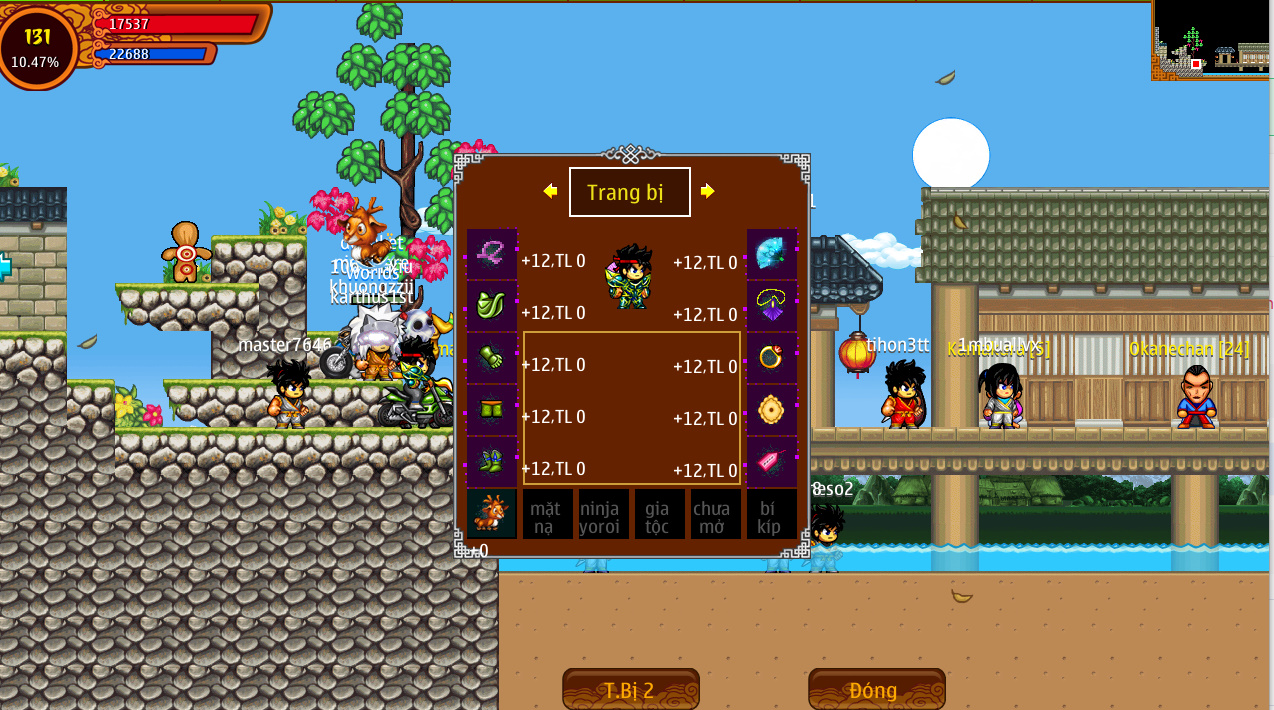Select the green pants equipment slot
Viewport: 1274px width, 710px height.
[492, 410]
